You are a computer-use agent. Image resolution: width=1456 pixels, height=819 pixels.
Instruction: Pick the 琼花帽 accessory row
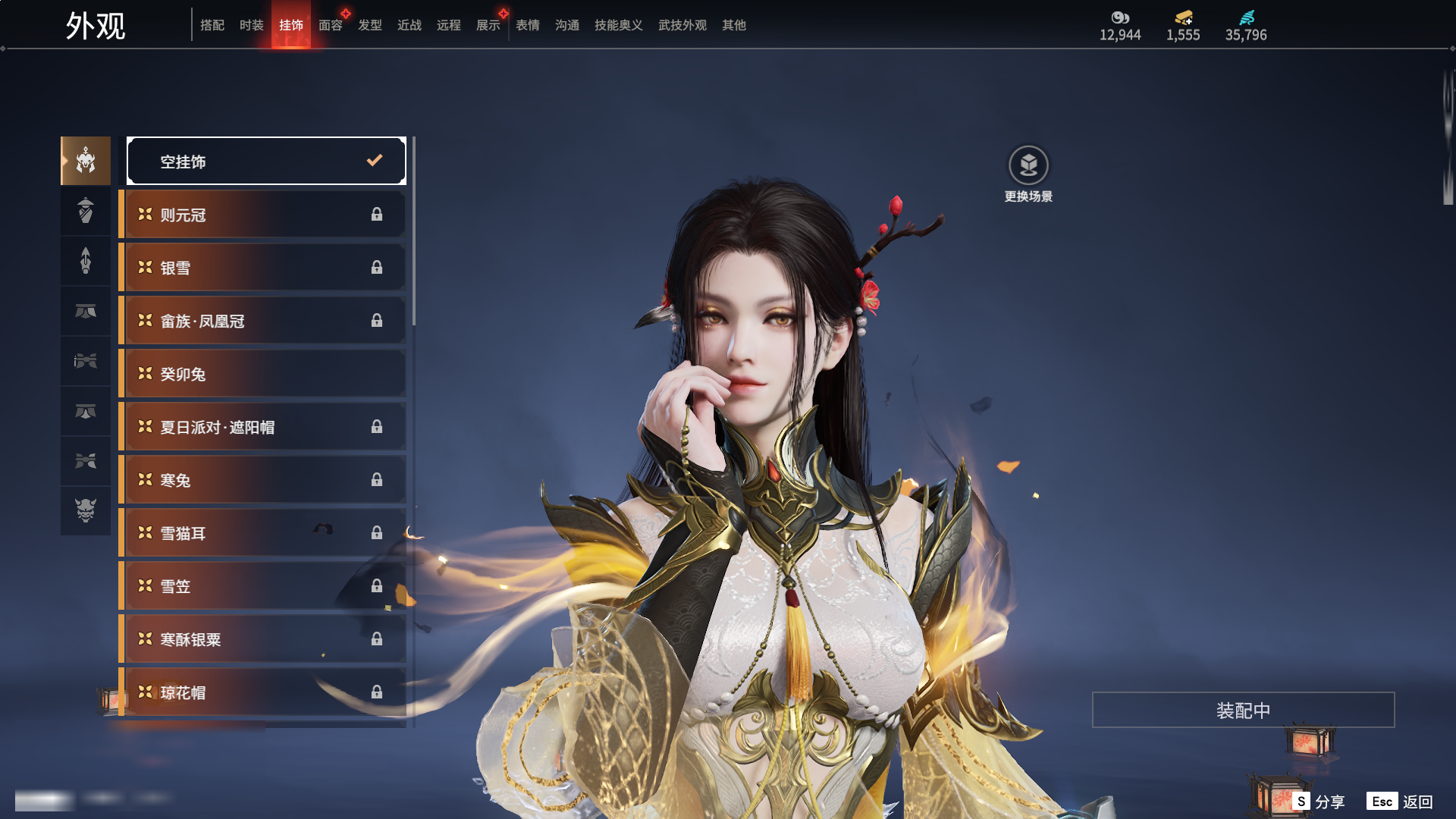(x=262, y=692)
